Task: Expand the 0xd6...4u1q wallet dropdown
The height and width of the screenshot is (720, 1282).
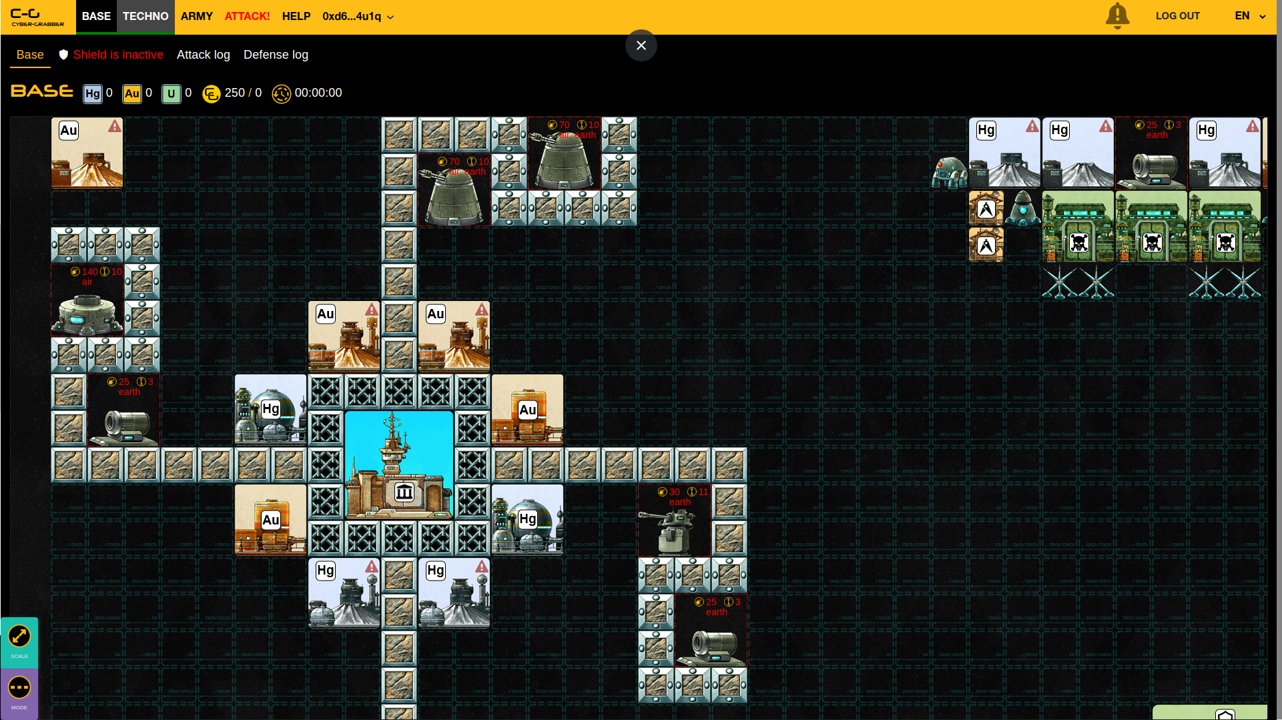Action: tap(358, 17)
